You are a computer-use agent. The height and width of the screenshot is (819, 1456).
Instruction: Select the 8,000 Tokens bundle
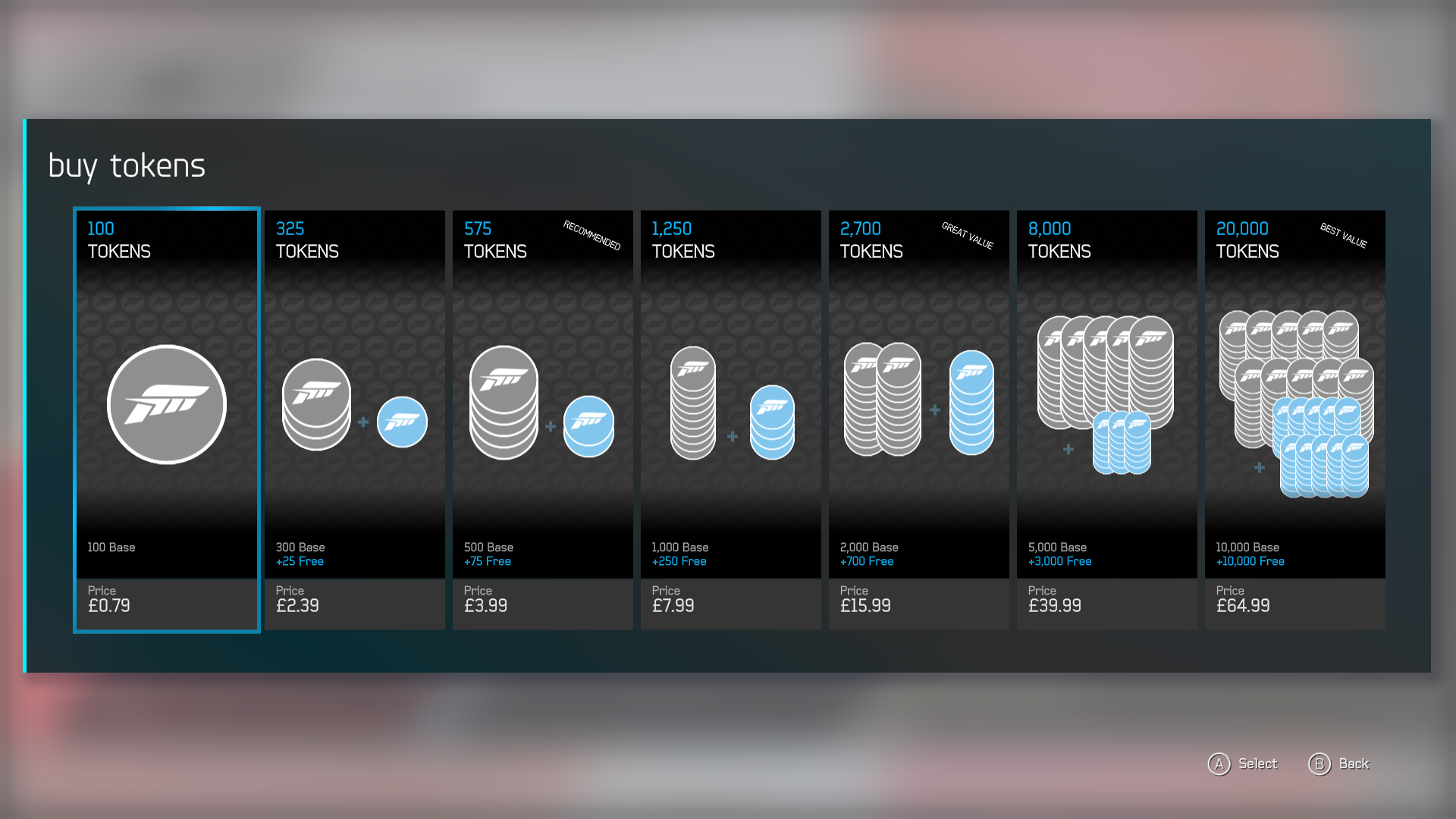tap(1106, 419)
